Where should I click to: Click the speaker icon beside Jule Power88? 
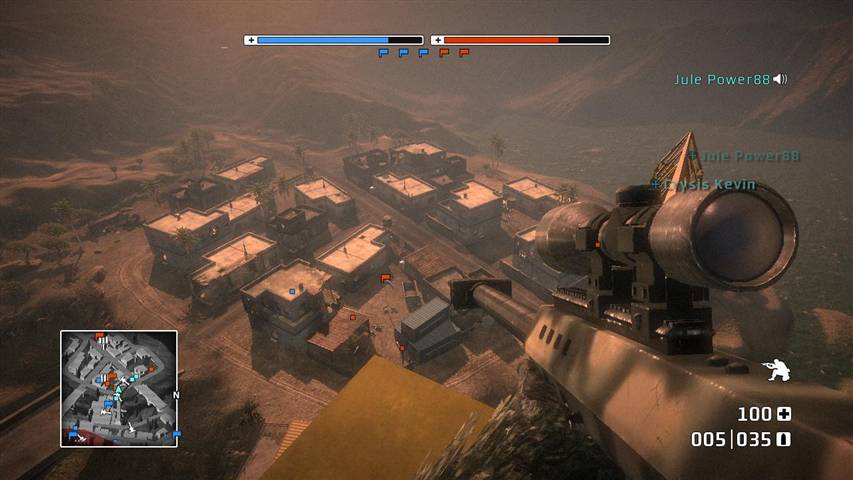point(780,79)
